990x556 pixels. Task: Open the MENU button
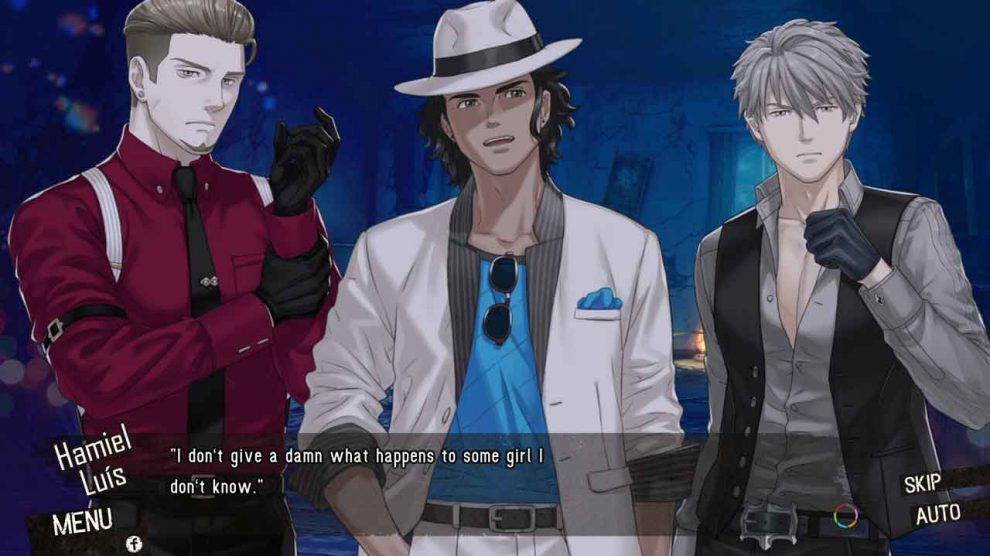click(x=82, y=521)
